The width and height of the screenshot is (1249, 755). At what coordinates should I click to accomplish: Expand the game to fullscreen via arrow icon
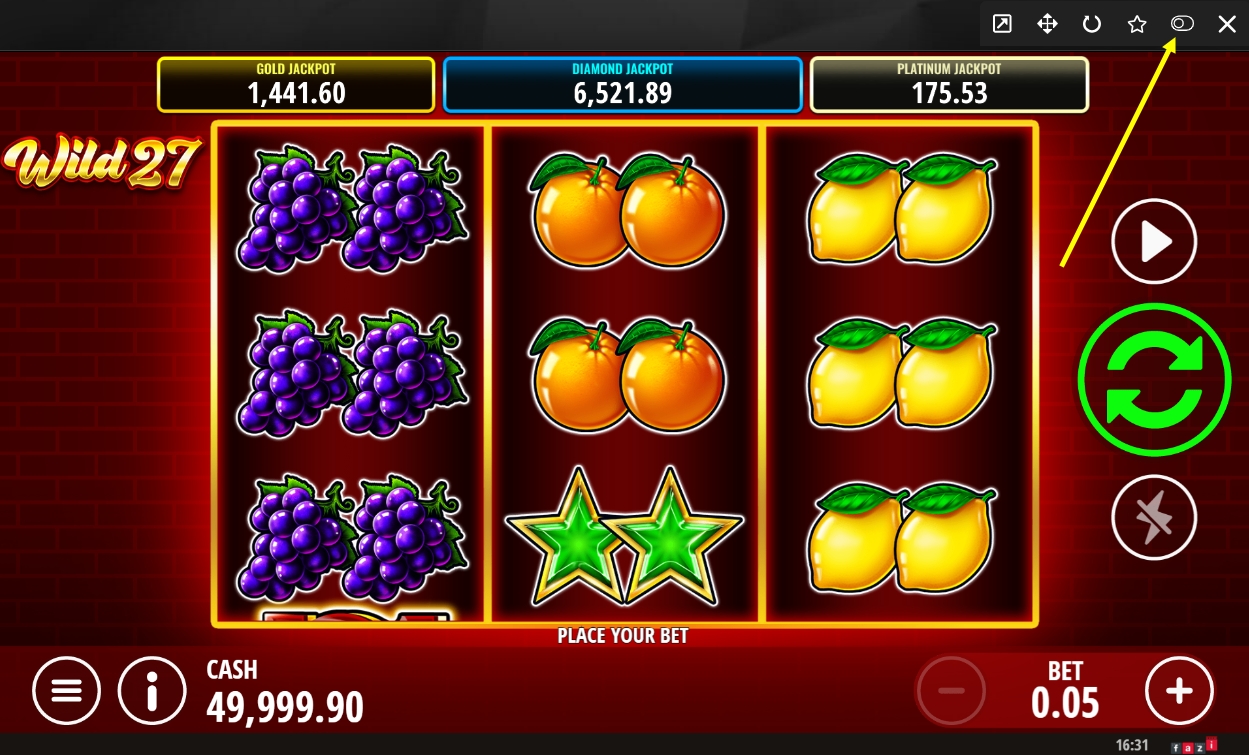tap(1002, 24)
